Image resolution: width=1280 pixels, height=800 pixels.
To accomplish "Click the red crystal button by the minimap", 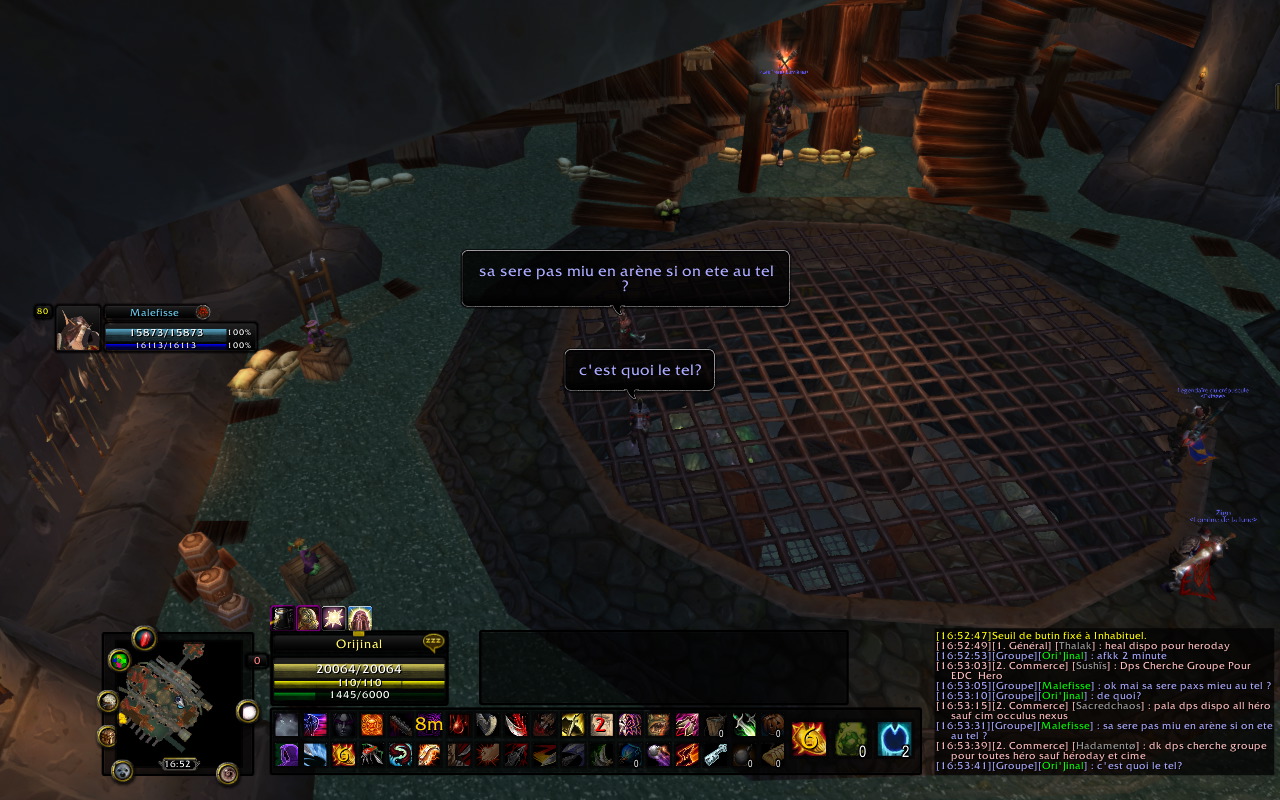I will [x=144, y=638].
